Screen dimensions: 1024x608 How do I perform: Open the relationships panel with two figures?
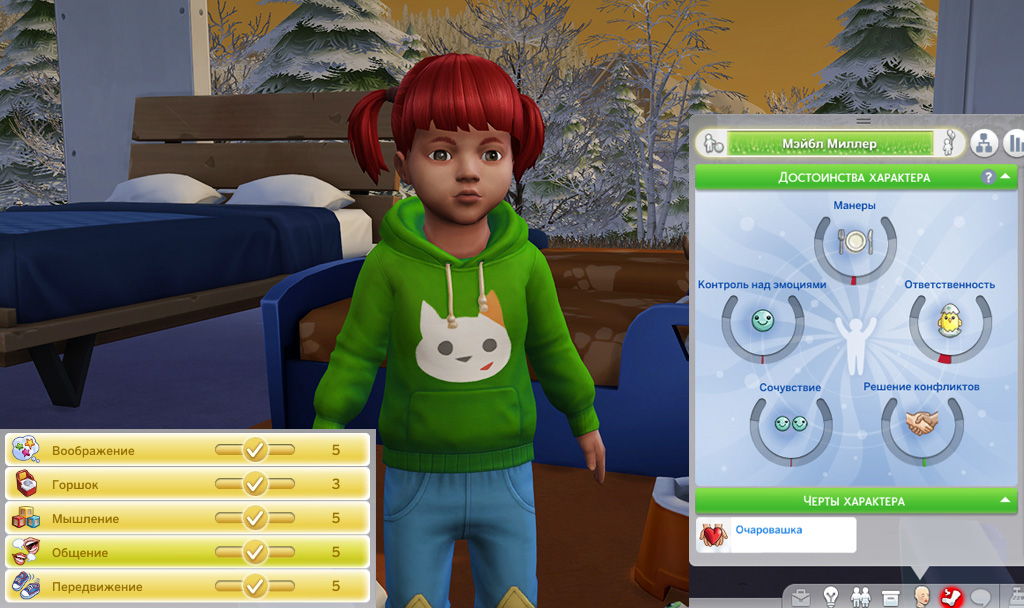pos(860,598)
